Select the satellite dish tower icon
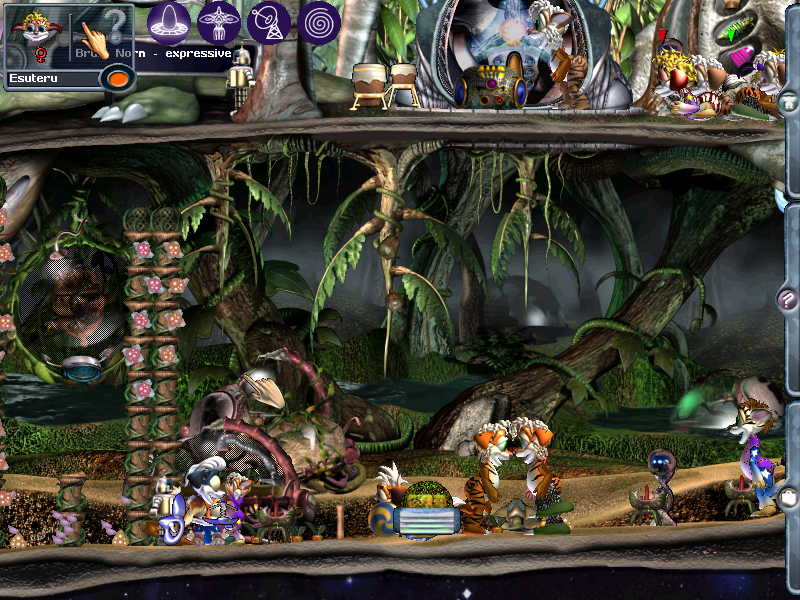The width and height of the screenshot is (800, 600). [x=269, y=21]
